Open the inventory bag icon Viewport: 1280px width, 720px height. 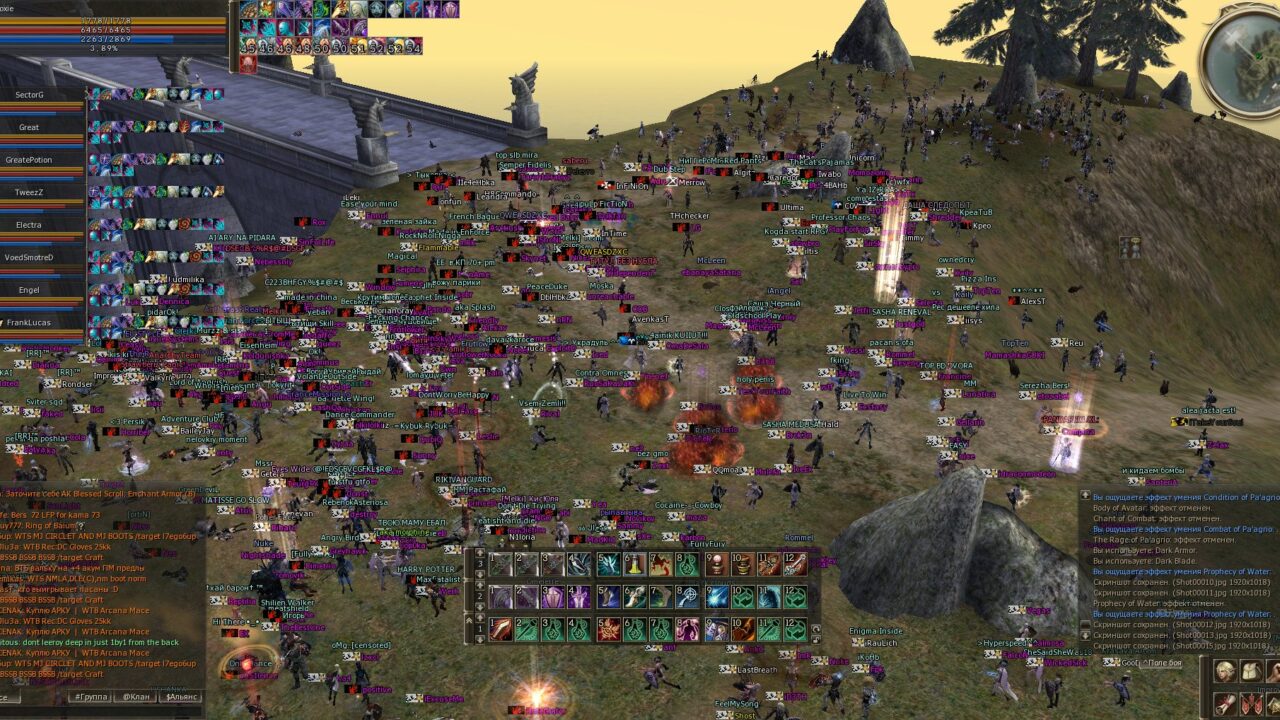pos(1252,671)
